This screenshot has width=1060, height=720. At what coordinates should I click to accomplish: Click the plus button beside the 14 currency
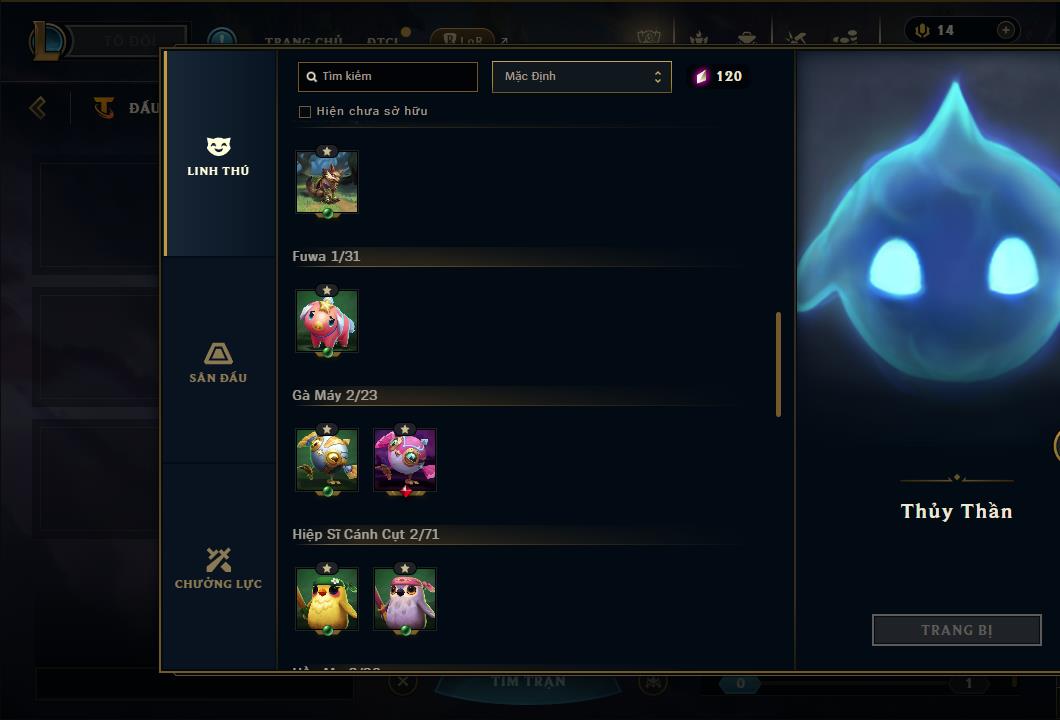pos(1005,30)
